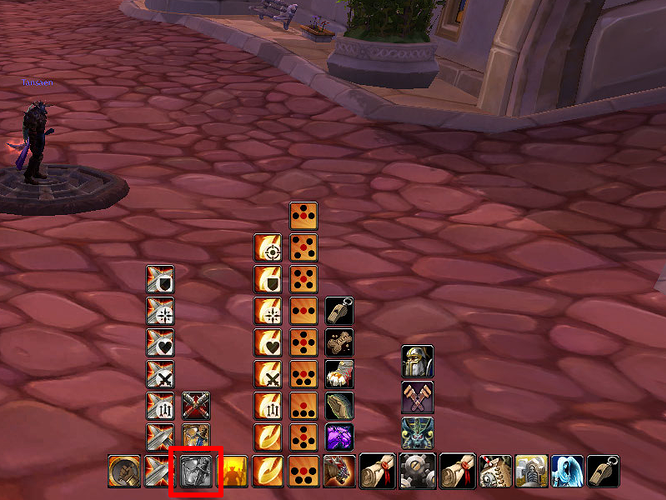The width and height of the screenshot is (666, 500).
Task: Click the green reptile claw icon
Action: (x=340, y=405)
